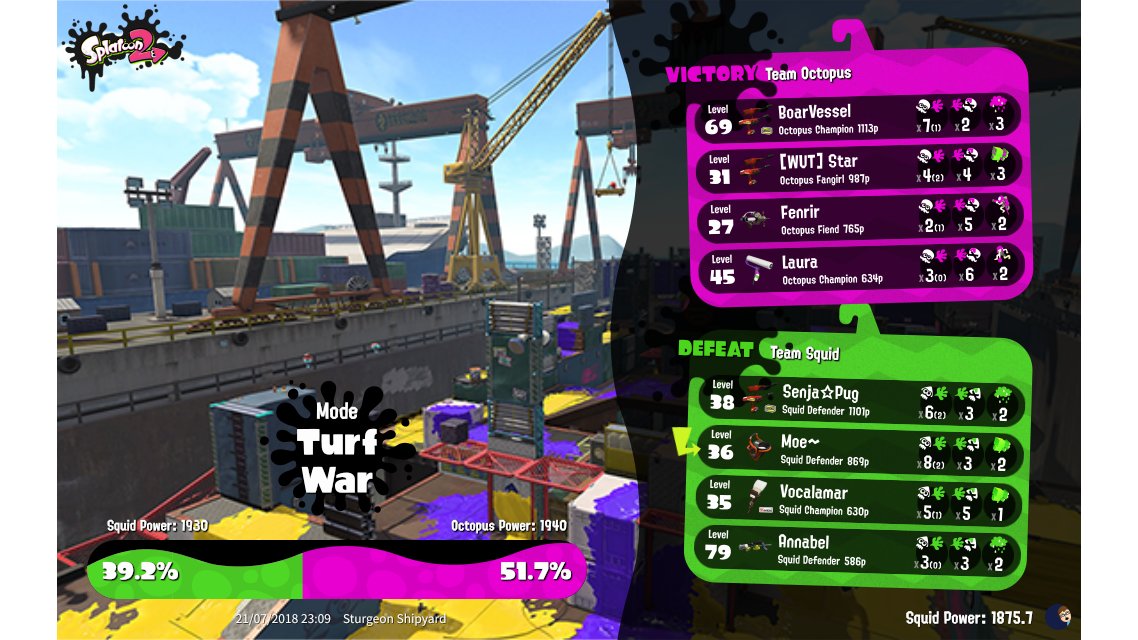Open Fenrir's player entry

coord(860,218)
